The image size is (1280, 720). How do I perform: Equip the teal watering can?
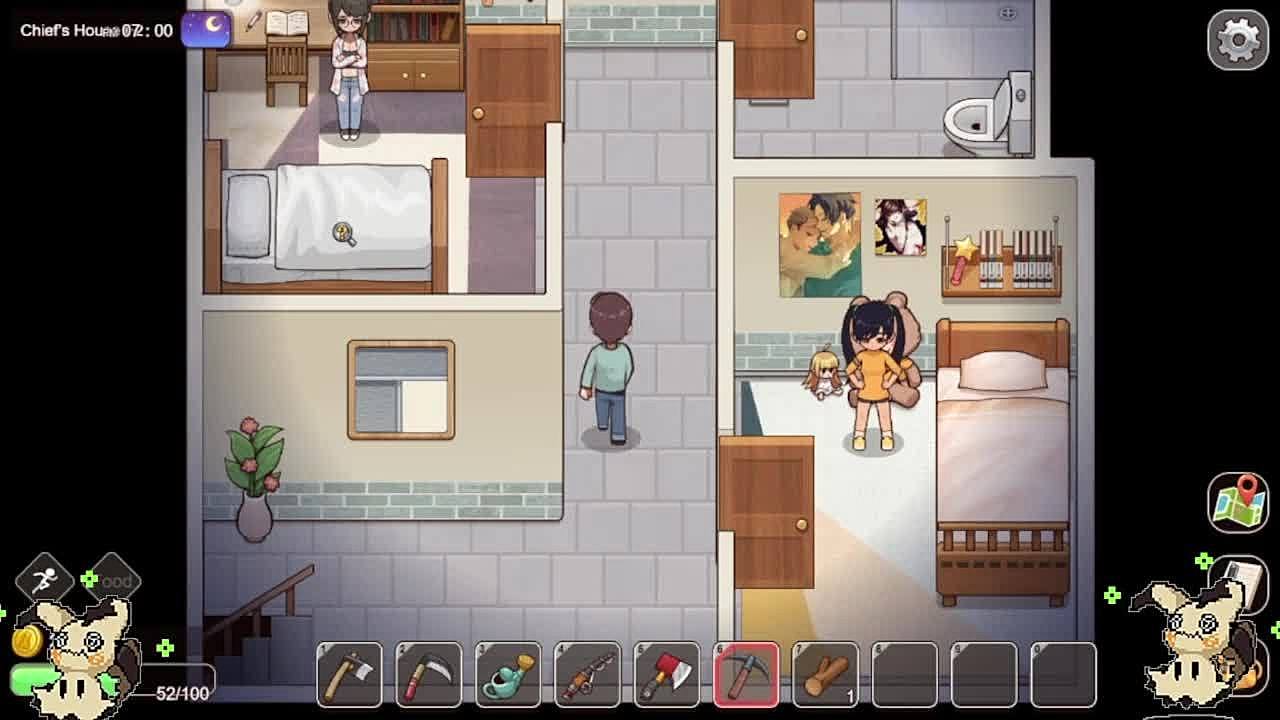coord(508,674)
